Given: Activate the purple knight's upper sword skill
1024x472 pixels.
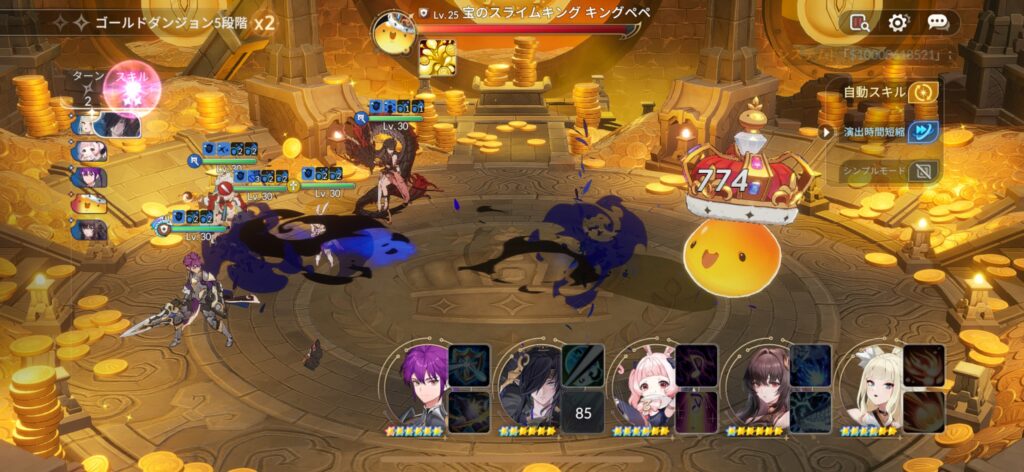Looking at the screenshot, I should coord(467,365).
